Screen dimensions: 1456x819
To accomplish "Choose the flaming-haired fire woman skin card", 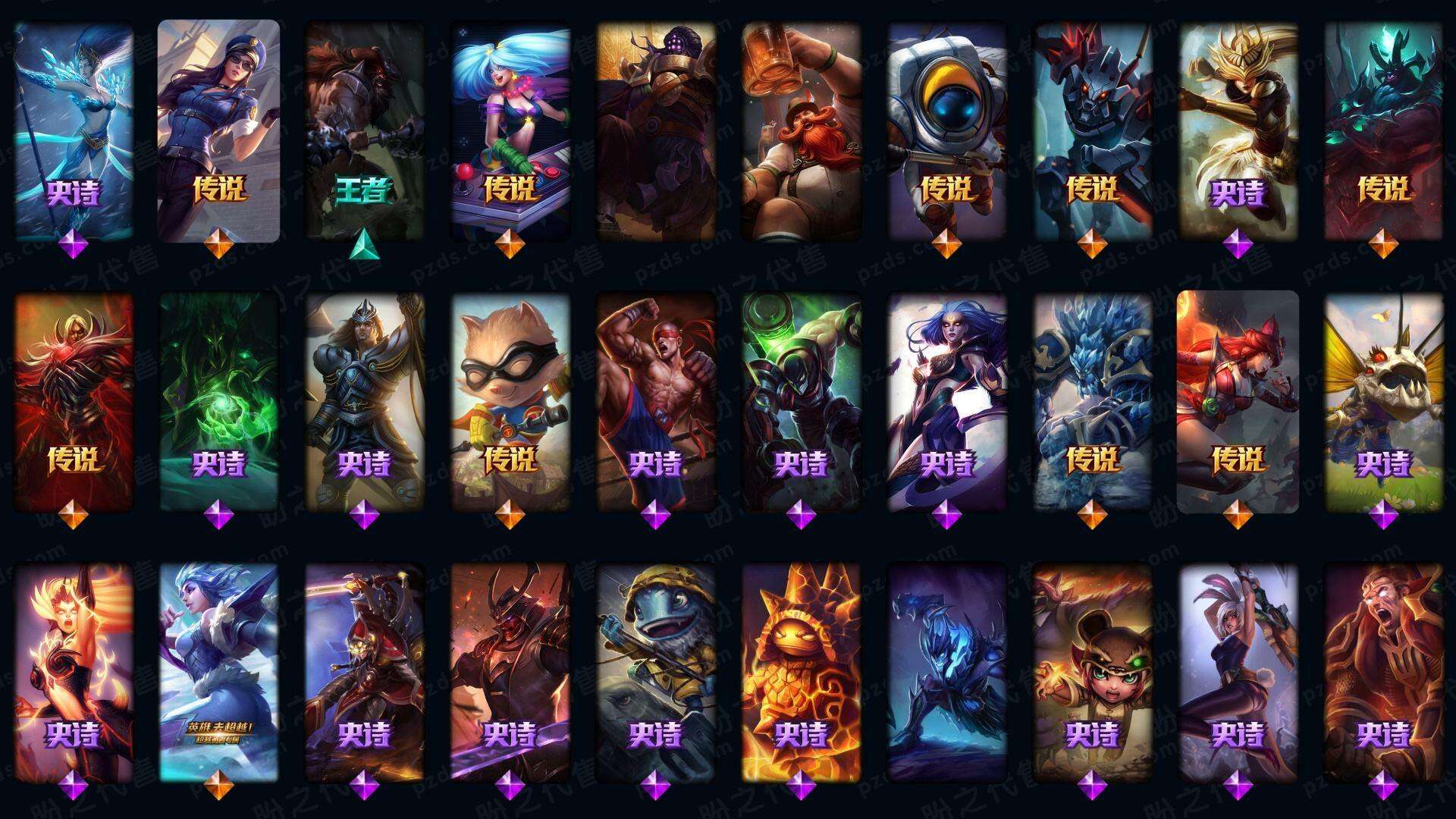I will pyautogui.click(x=74, y=671).
